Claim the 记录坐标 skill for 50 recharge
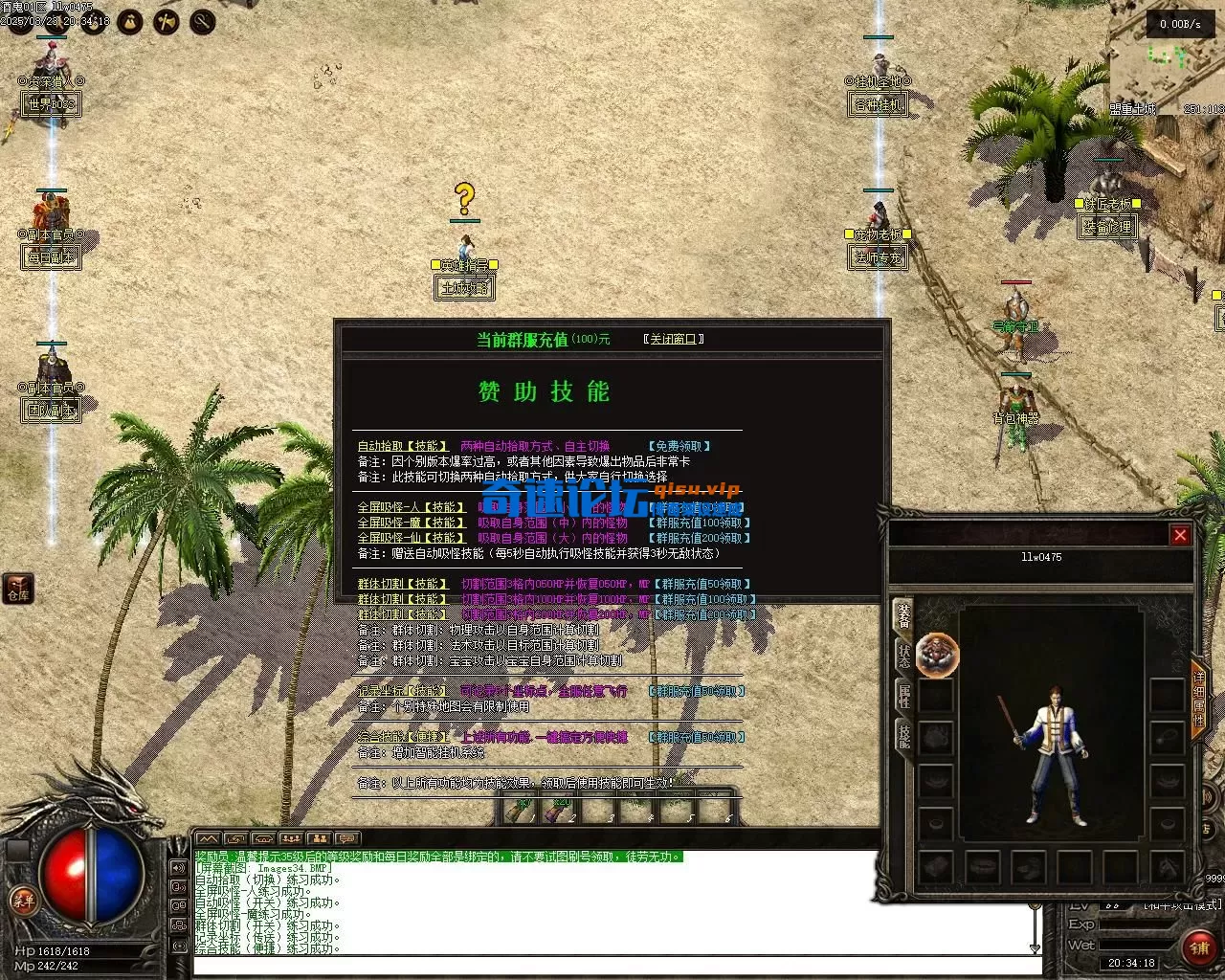The height and width of the screenshot is (980, 1225). pos(696,691)
